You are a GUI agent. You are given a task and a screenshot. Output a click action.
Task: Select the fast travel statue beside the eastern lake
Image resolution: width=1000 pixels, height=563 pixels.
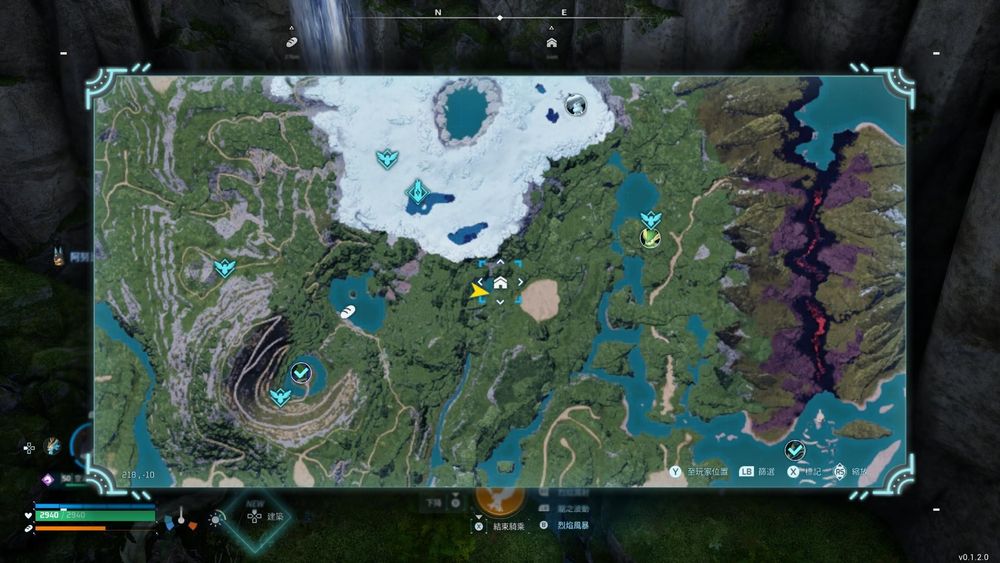651,218
